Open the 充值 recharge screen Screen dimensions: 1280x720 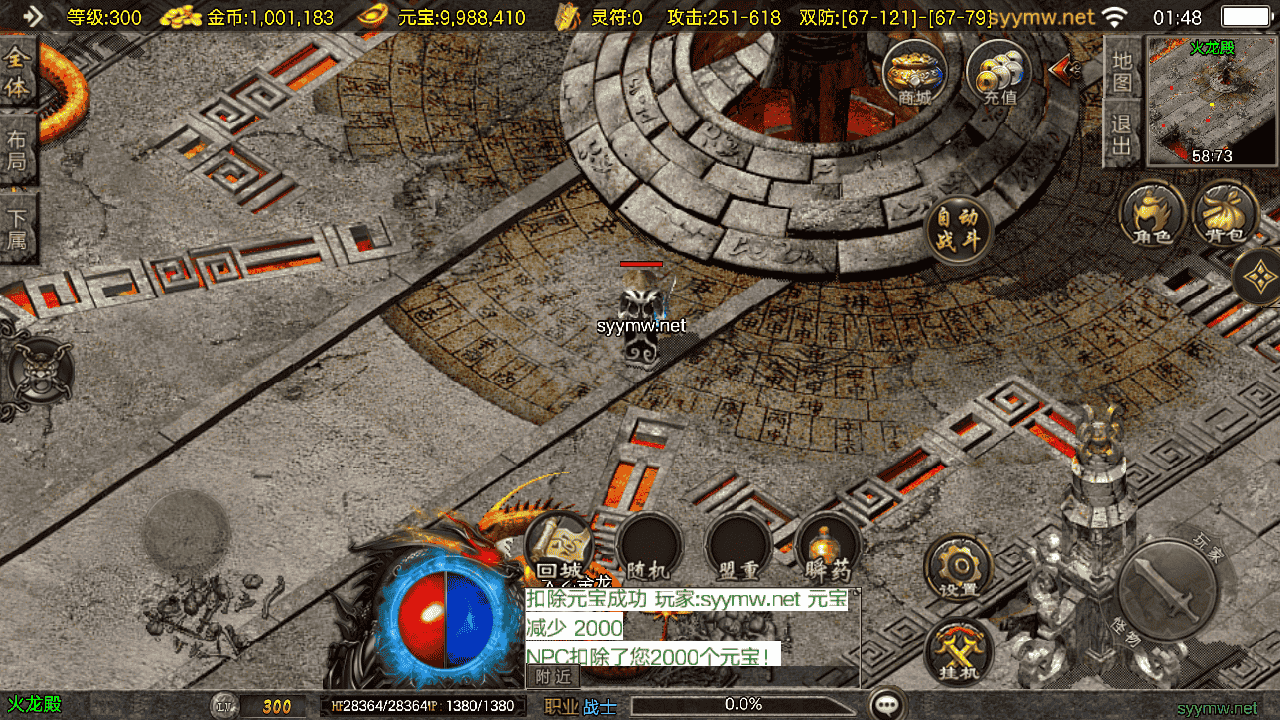coord(999,74)
